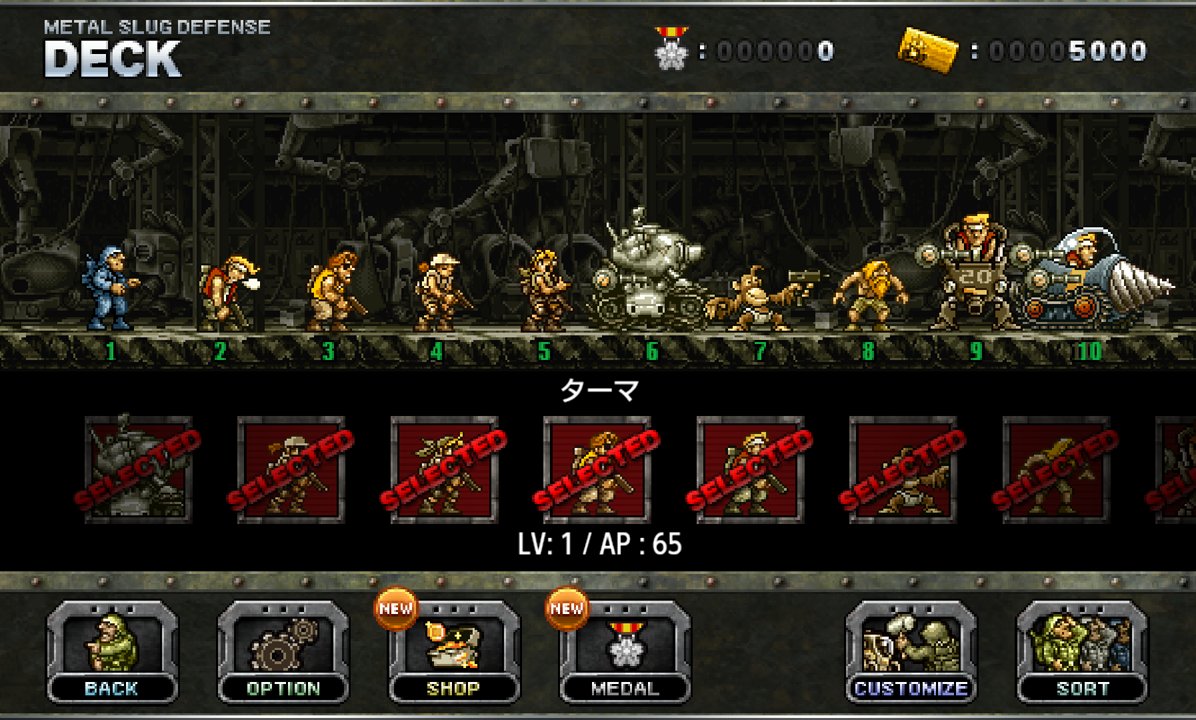The height and width of the screenshot is (720, 1196).
Task: Open the OPTION menu
Action: tap(283, 652)
